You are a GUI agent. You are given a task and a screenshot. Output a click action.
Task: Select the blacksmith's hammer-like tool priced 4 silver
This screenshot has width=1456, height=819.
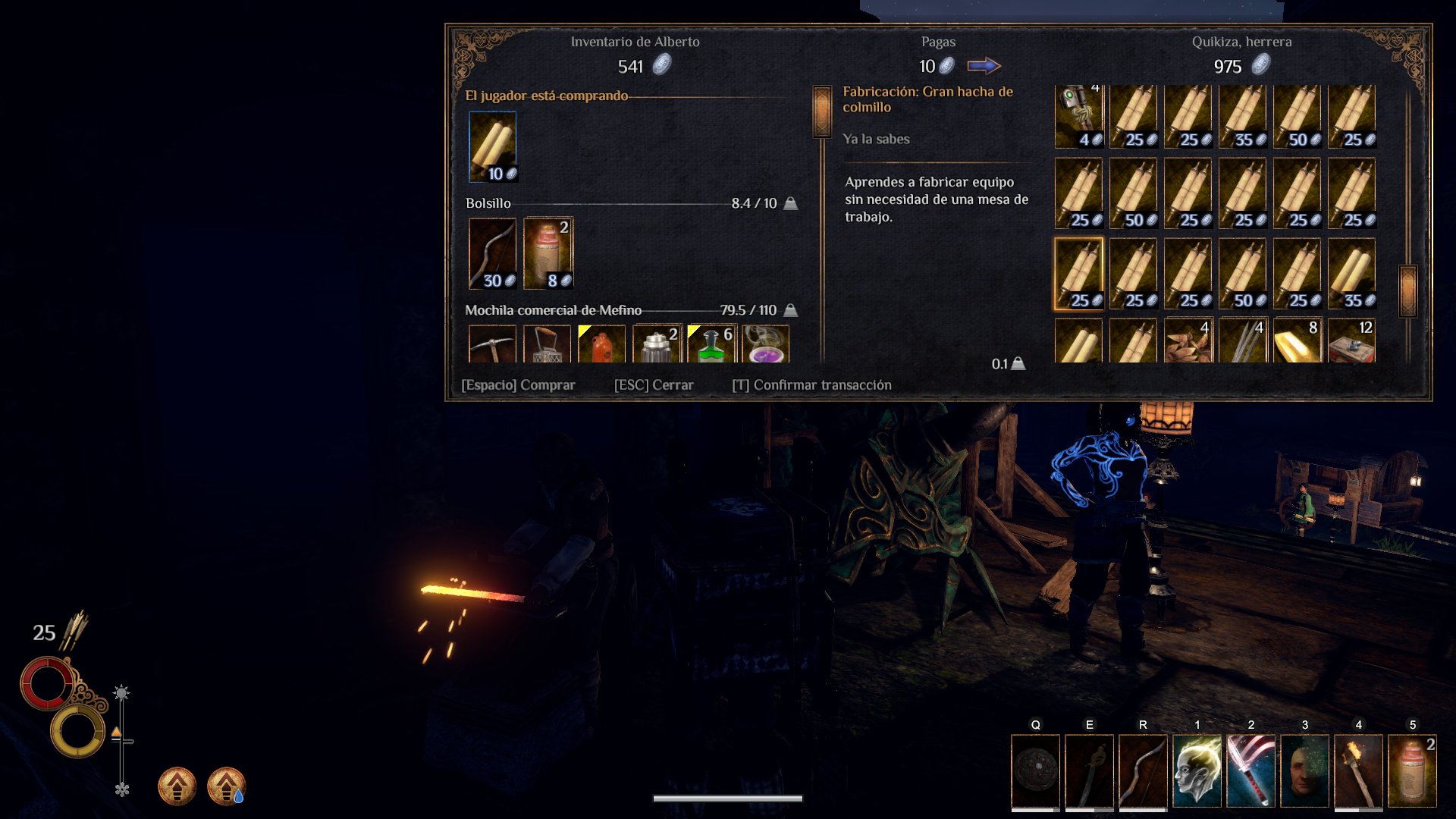point(1078,115)
